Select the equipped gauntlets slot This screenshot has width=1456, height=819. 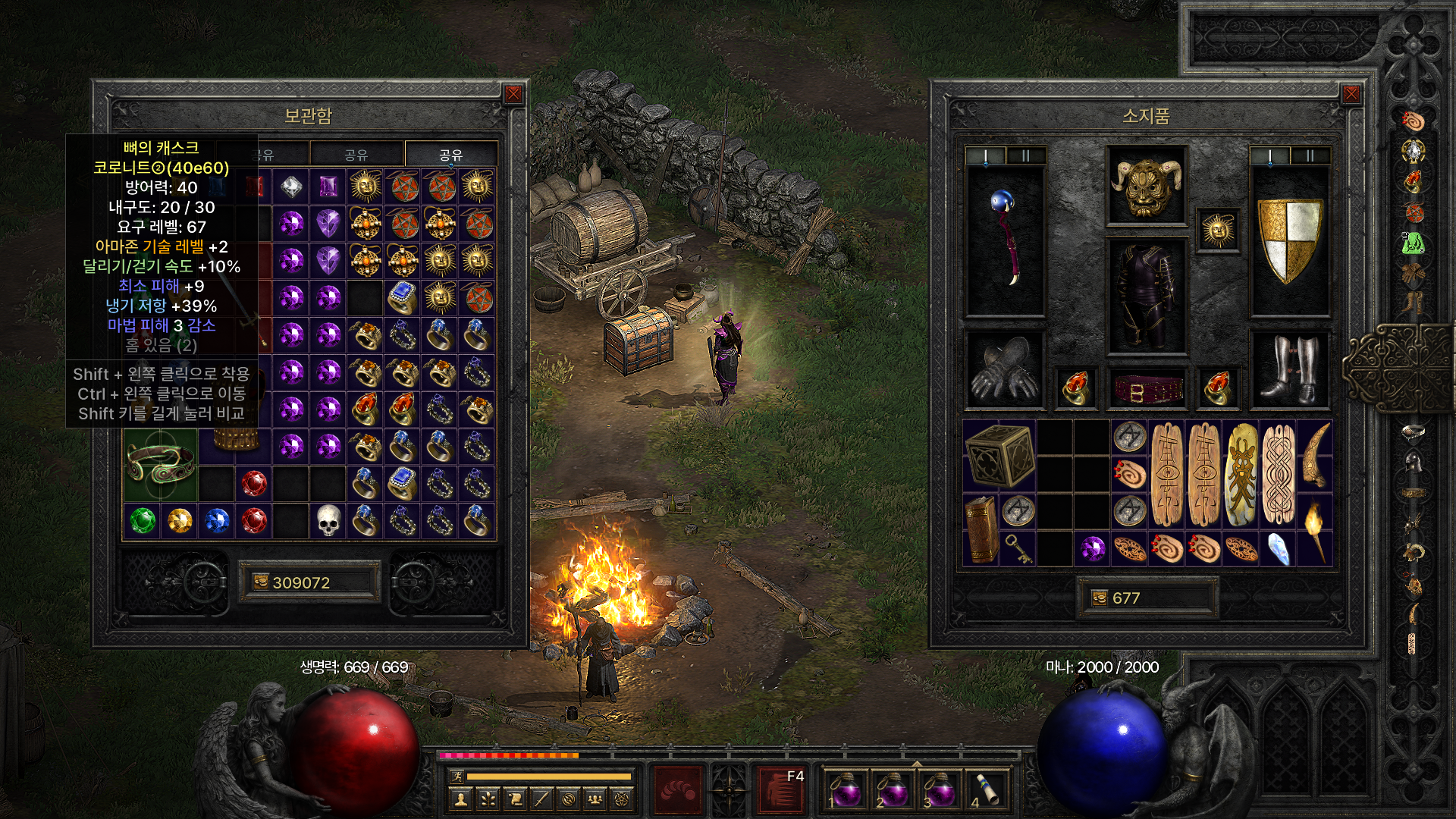(1005, 369)
